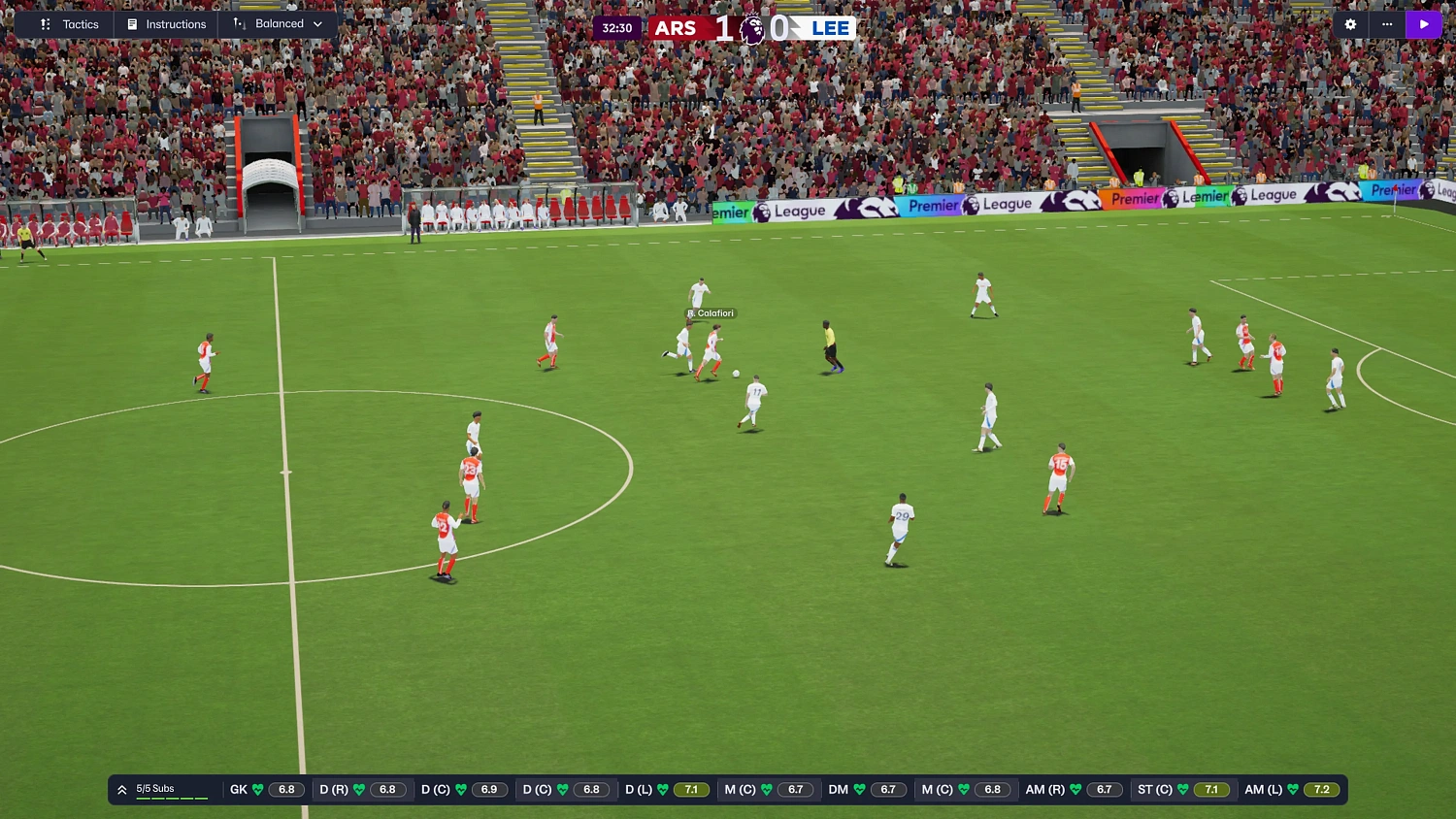This screenshot has width=1456, height=819.
Task: Click R. Calafiori's name label on the pitch
Action: click(x=711, y=312)
